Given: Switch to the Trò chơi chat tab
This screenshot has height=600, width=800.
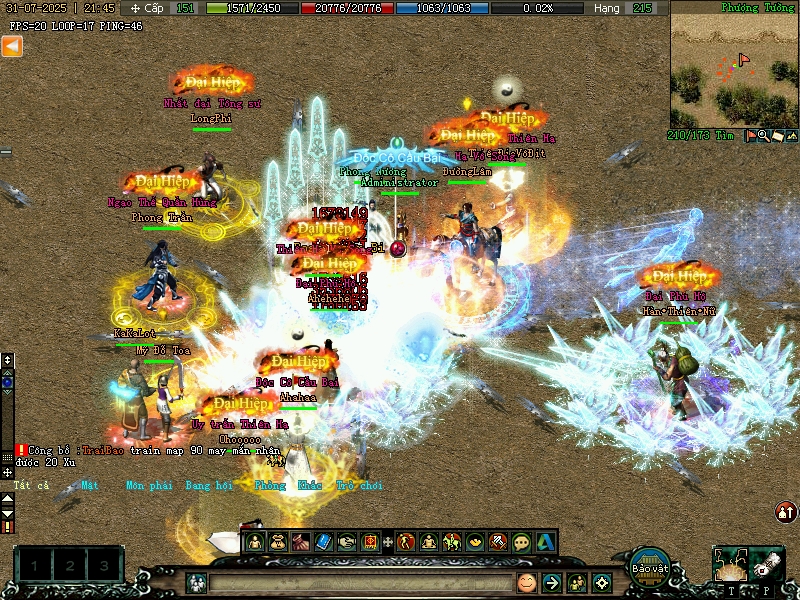Looking at the screenshot, I should click(359, 485).
